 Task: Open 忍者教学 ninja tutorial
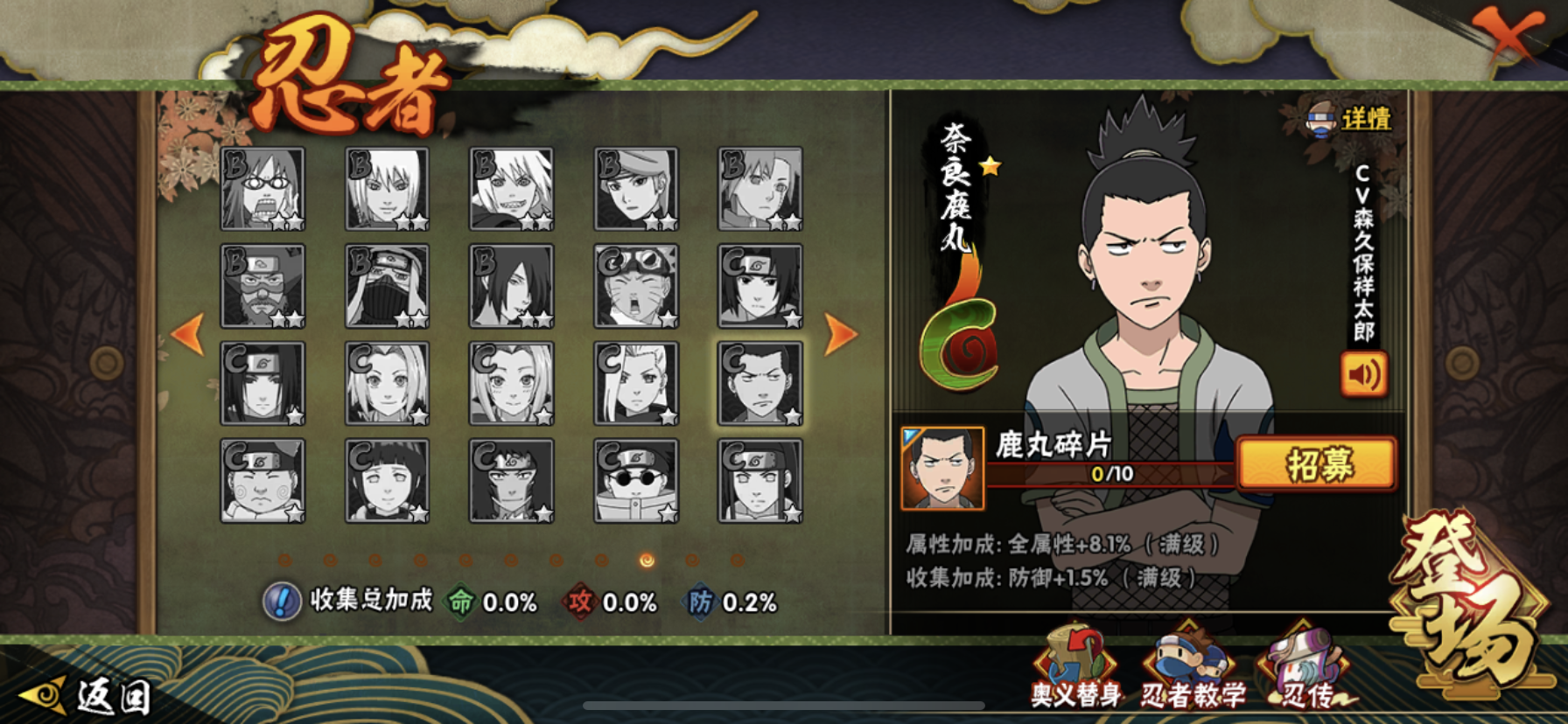1193,669
